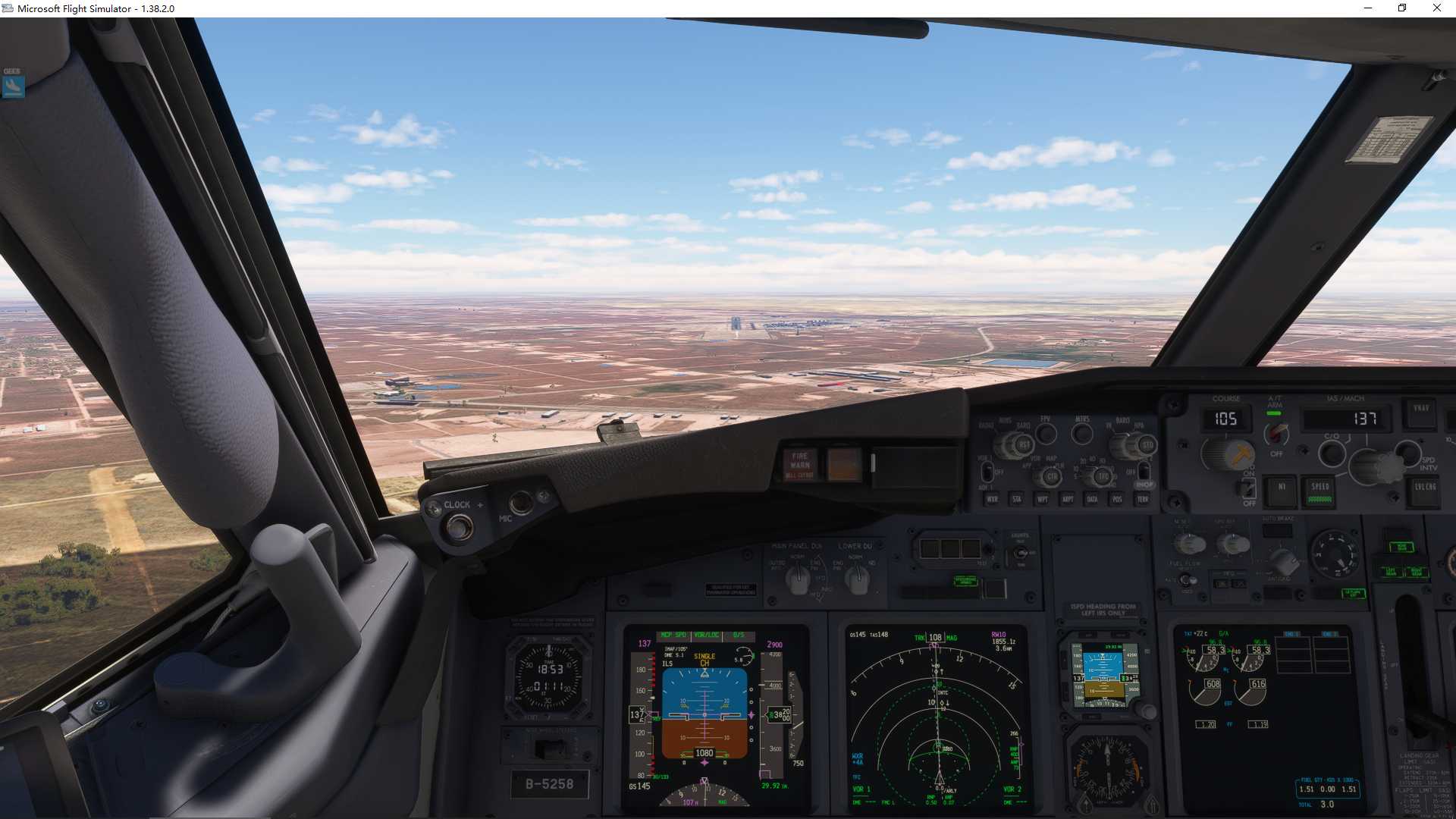This screenshot has height=819, width=1456.
Task: Adjust the ND range selector knob
Action: click(x=1103, y=477)
